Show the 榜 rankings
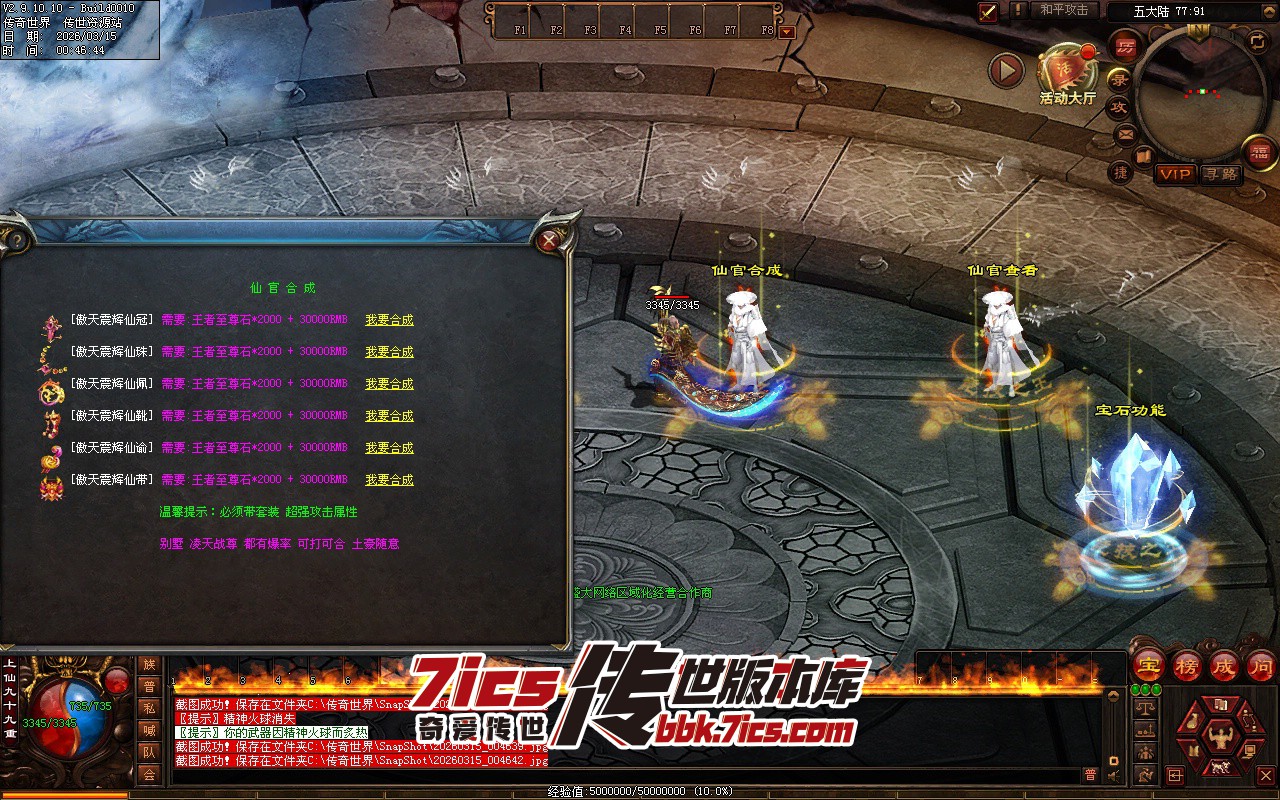 (x=1187, y=666)
